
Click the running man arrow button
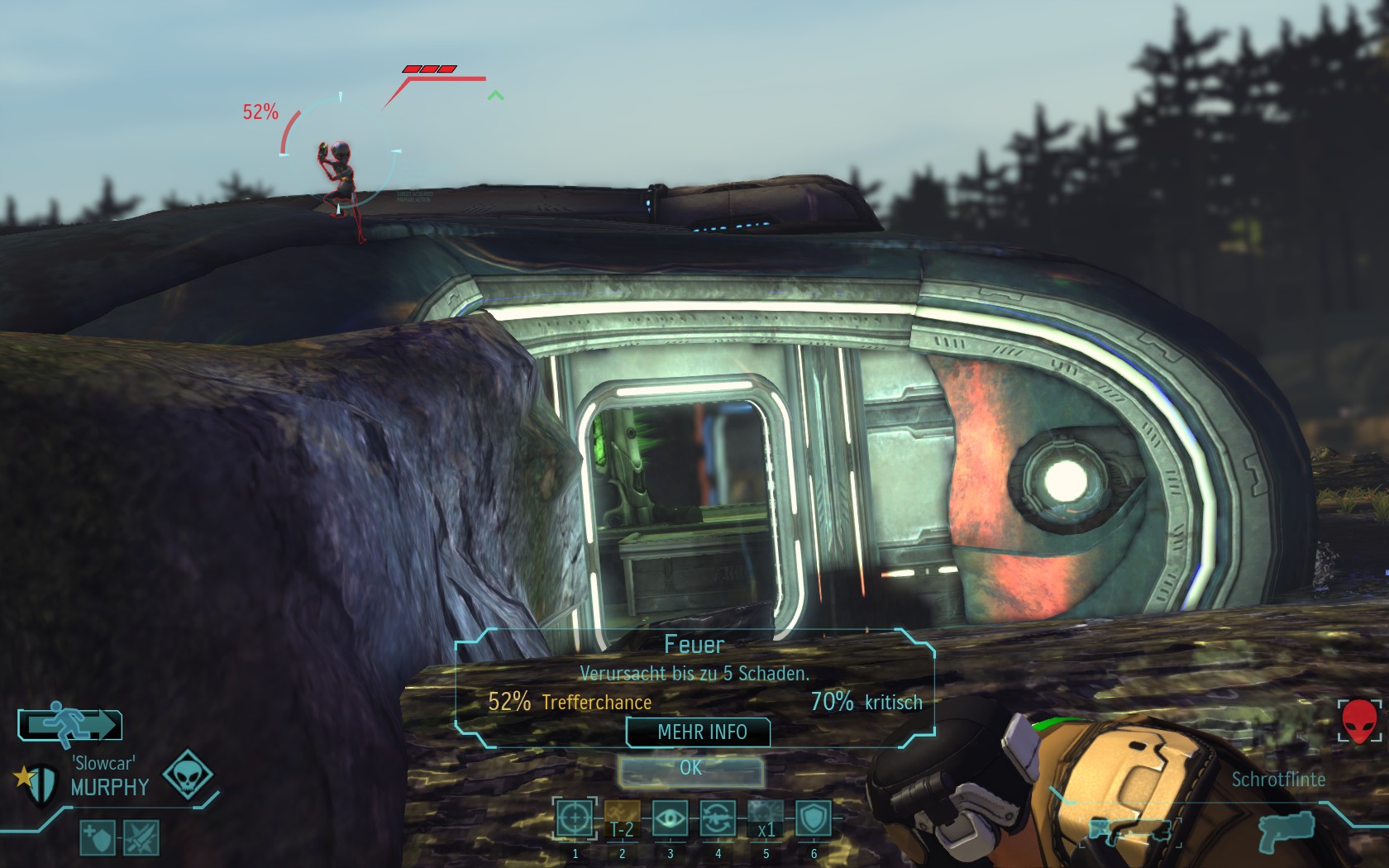70,724
